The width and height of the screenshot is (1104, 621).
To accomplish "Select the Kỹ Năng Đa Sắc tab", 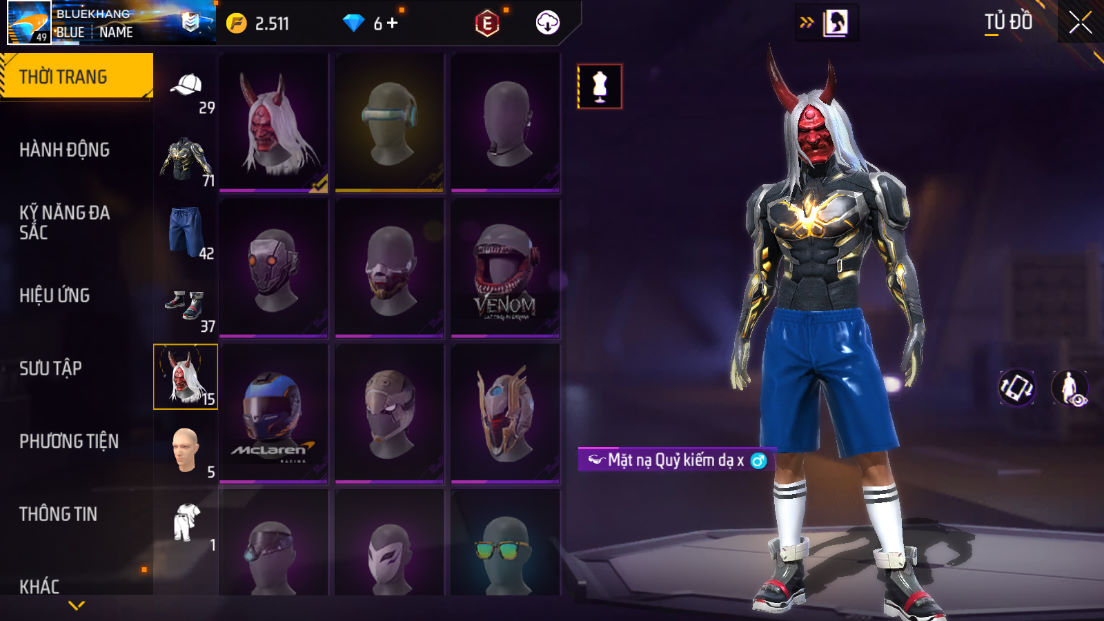I will [x=65, y=222].
